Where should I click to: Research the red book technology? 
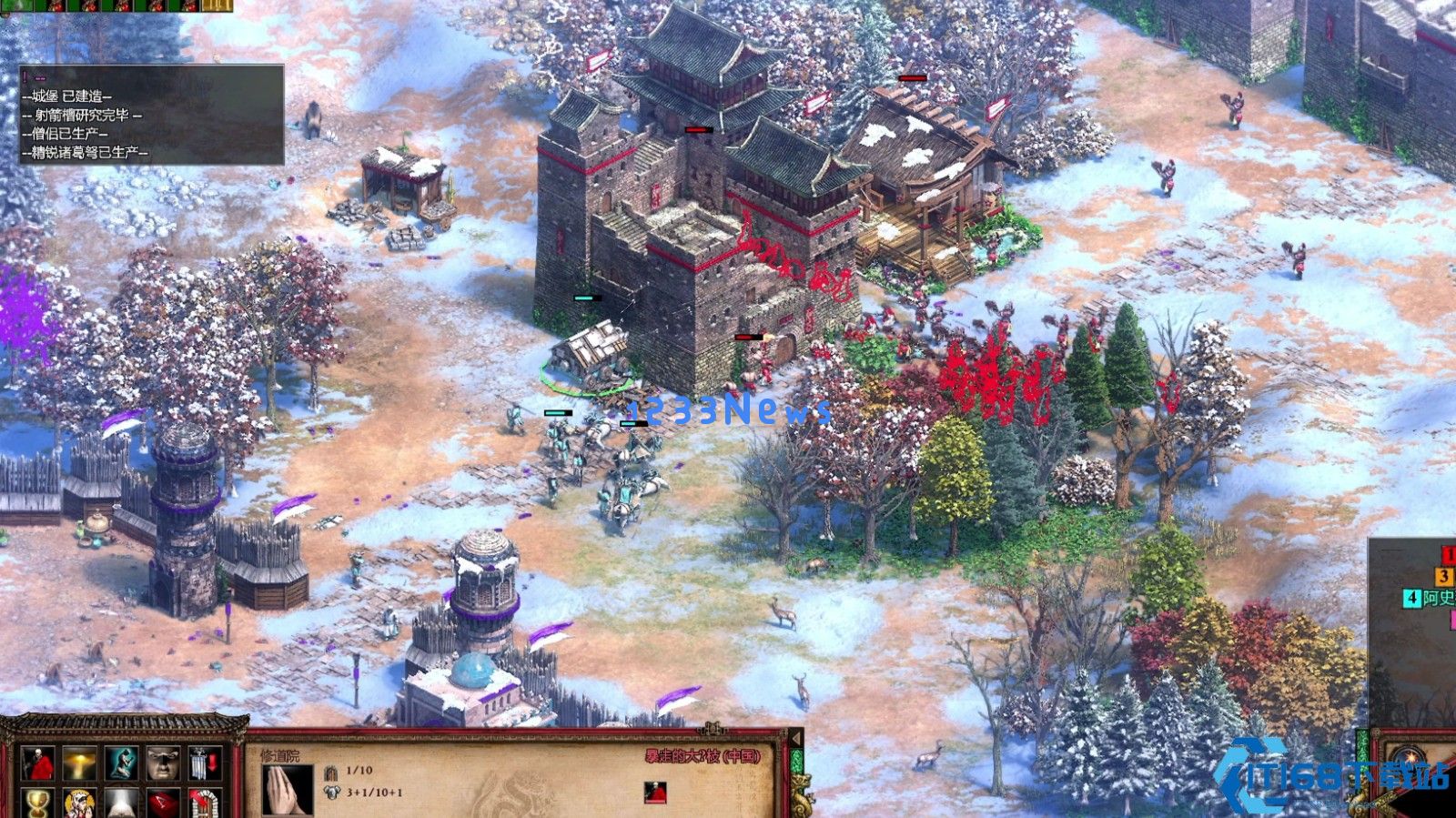[164, 803]
